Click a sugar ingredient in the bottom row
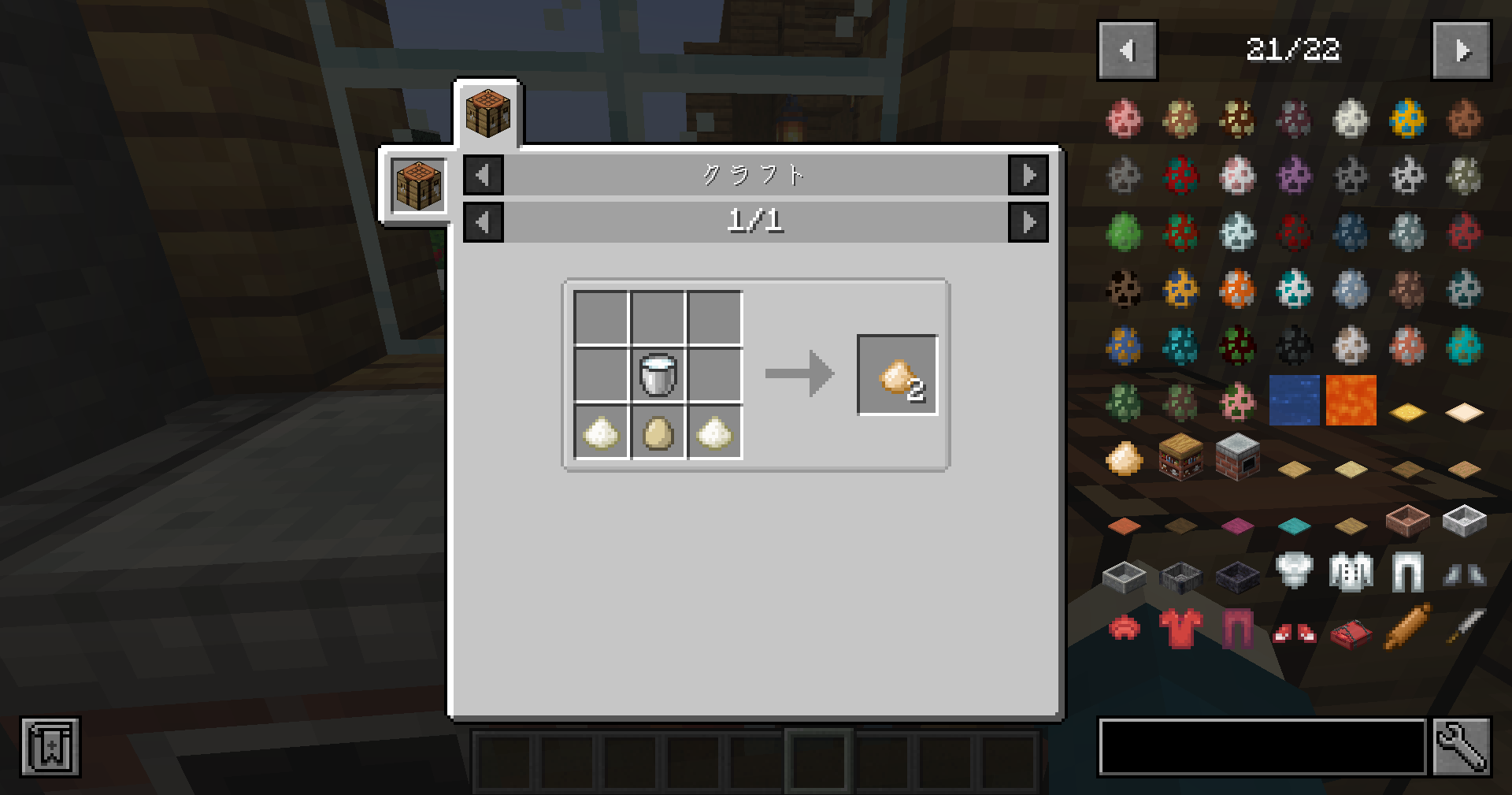Screen dimensions: 1512x795 (602, 433)
